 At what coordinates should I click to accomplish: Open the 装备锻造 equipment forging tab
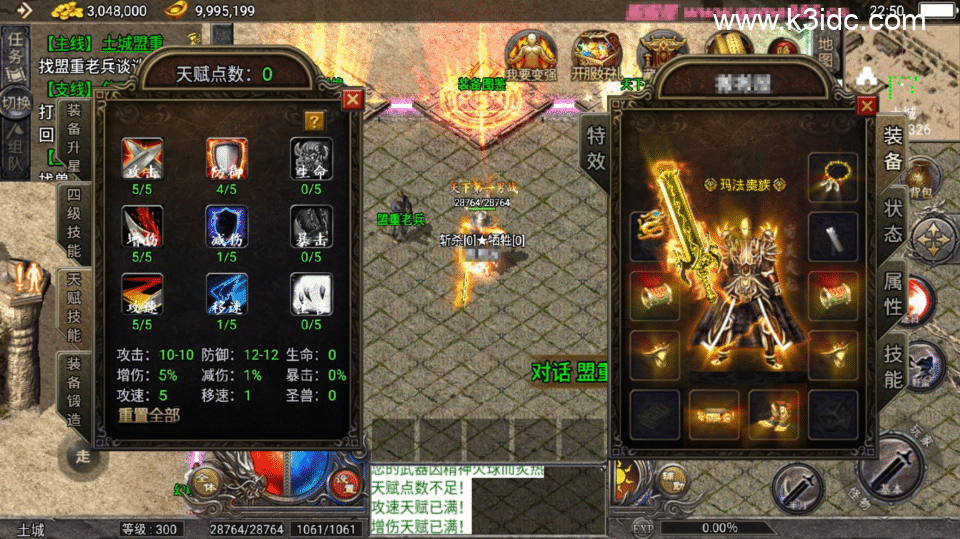[74, 392]
